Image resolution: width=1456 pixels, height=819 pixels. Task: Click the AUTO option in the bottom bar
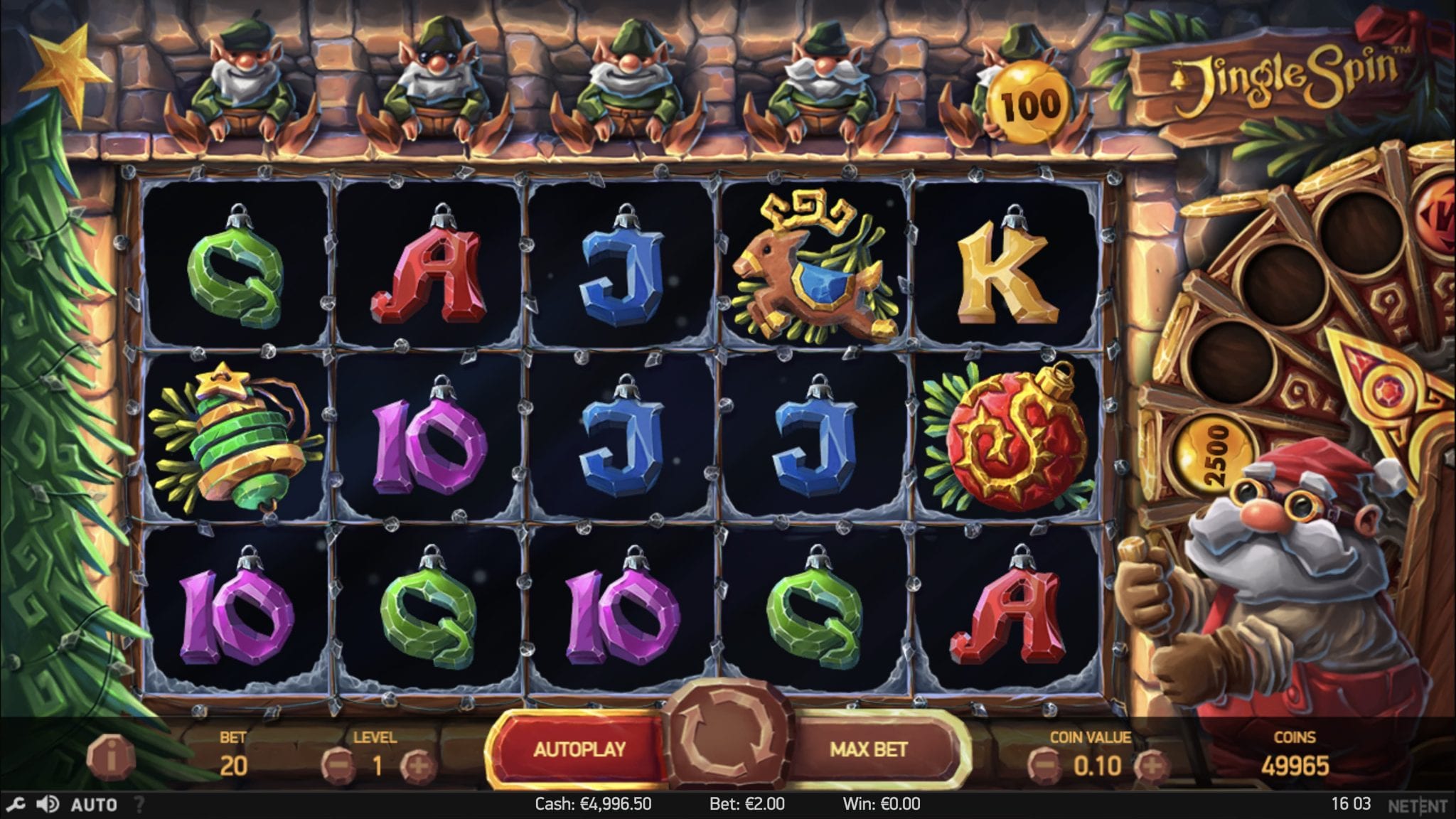pyautogui.click(x=94, y=805)
